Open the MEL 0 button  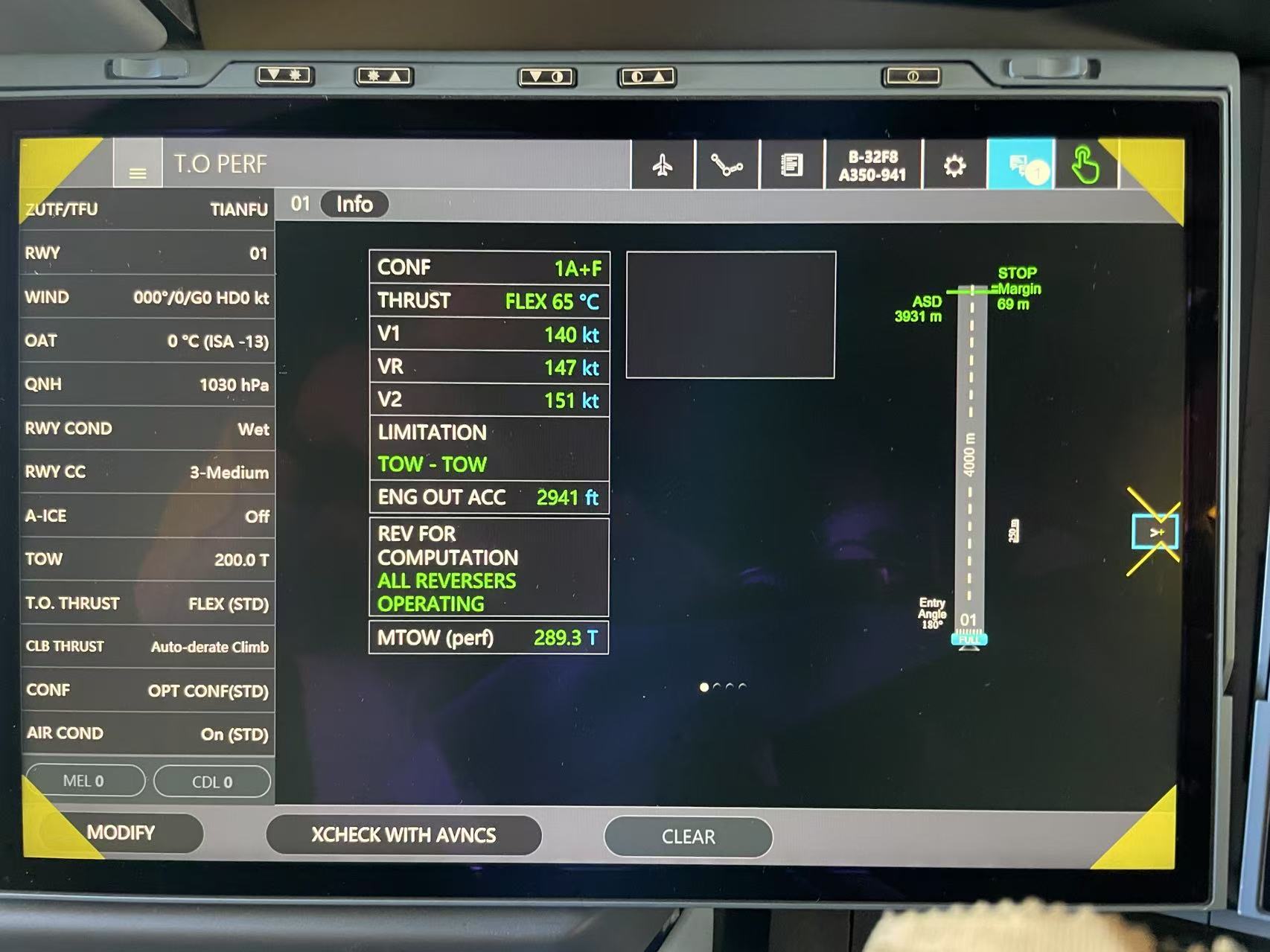click(83, 781)
